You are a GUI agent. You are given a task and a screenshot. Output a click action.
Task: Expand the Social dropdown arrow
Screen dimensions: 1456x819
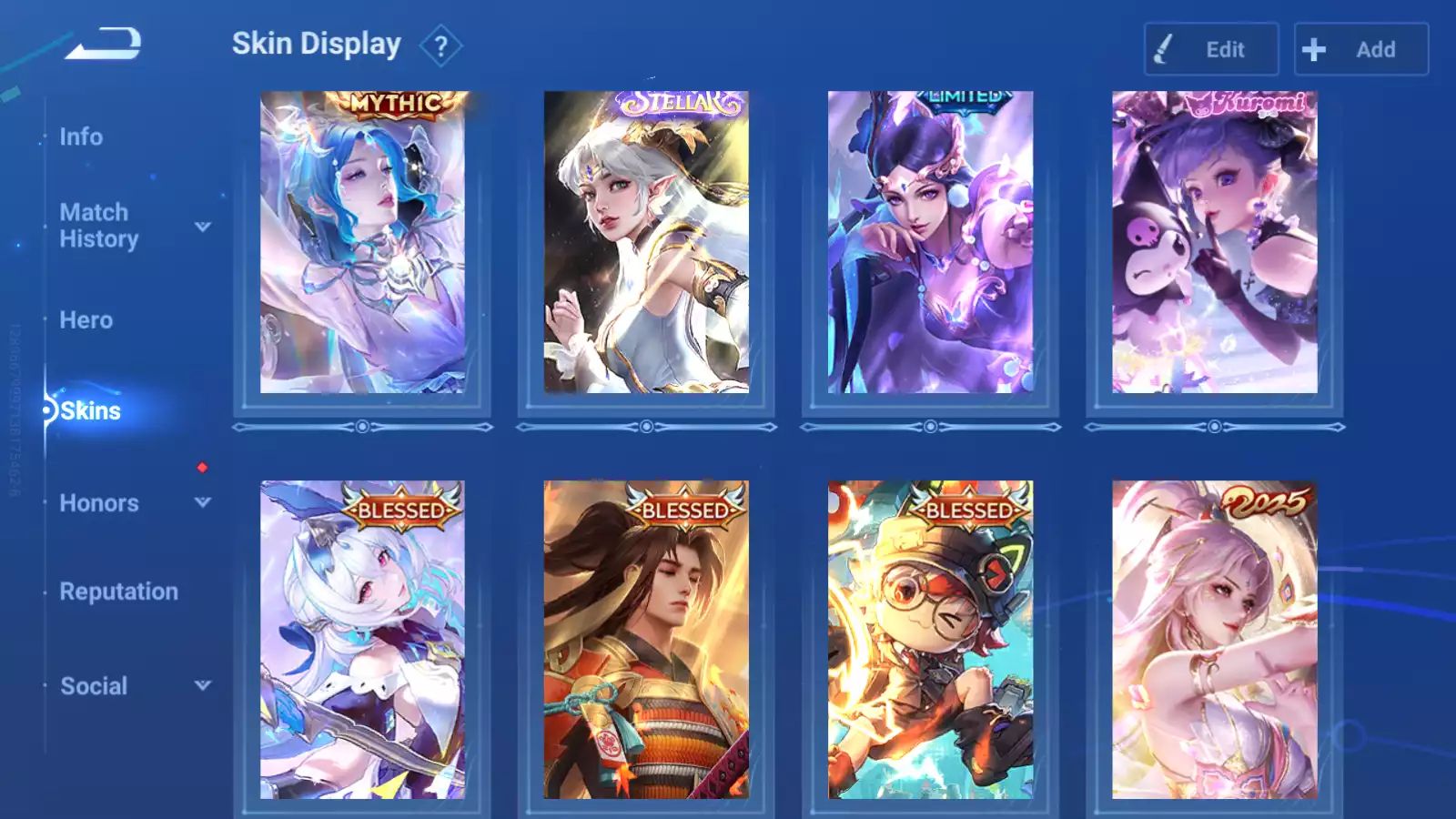click(203, 686)
